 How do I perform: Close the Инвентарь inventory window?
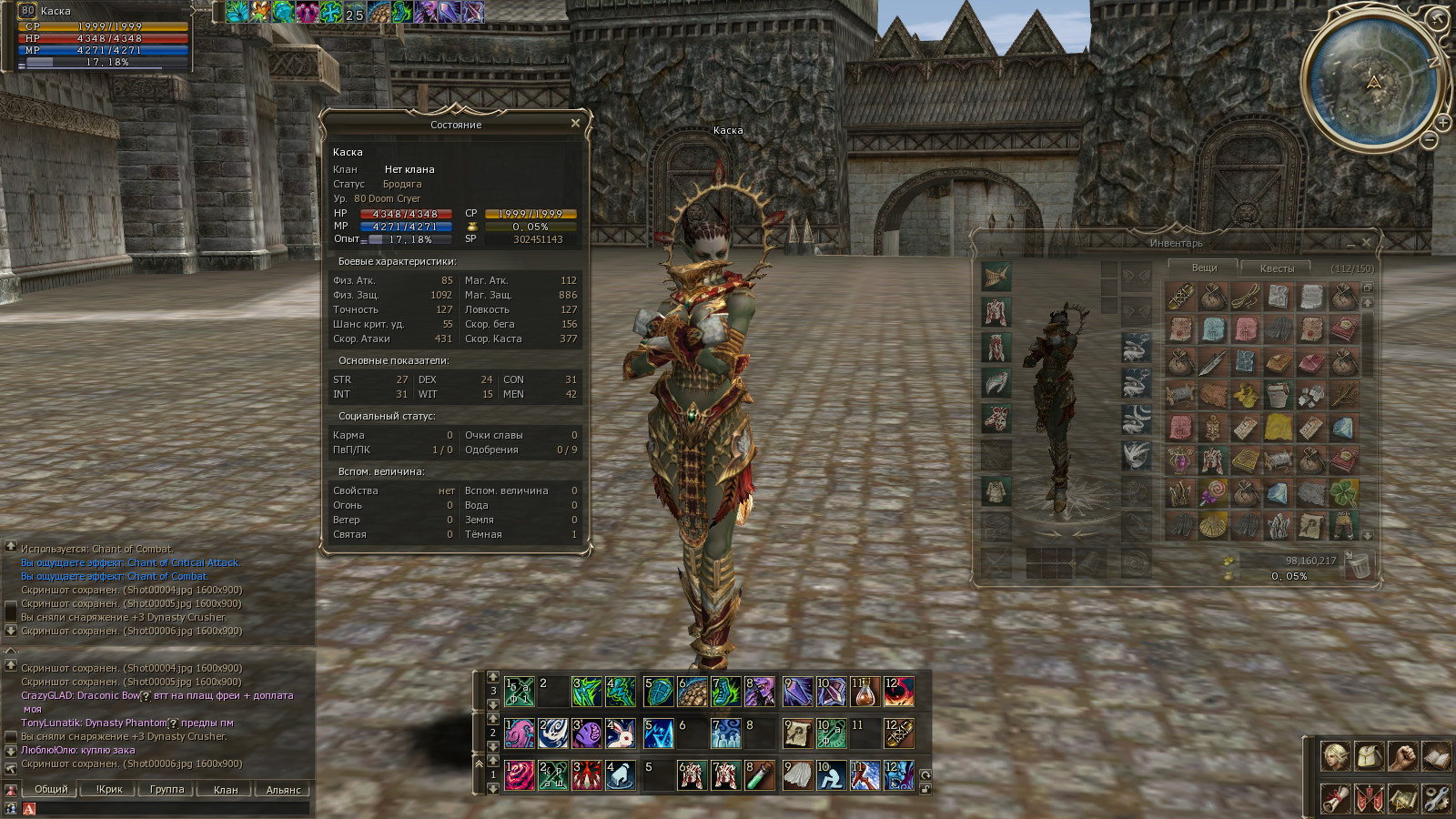click(1366, 242)
